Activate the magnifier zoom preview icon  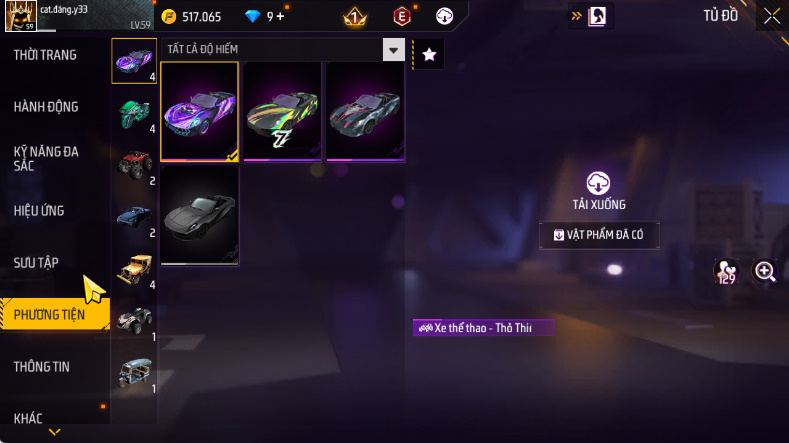[765, 271]
